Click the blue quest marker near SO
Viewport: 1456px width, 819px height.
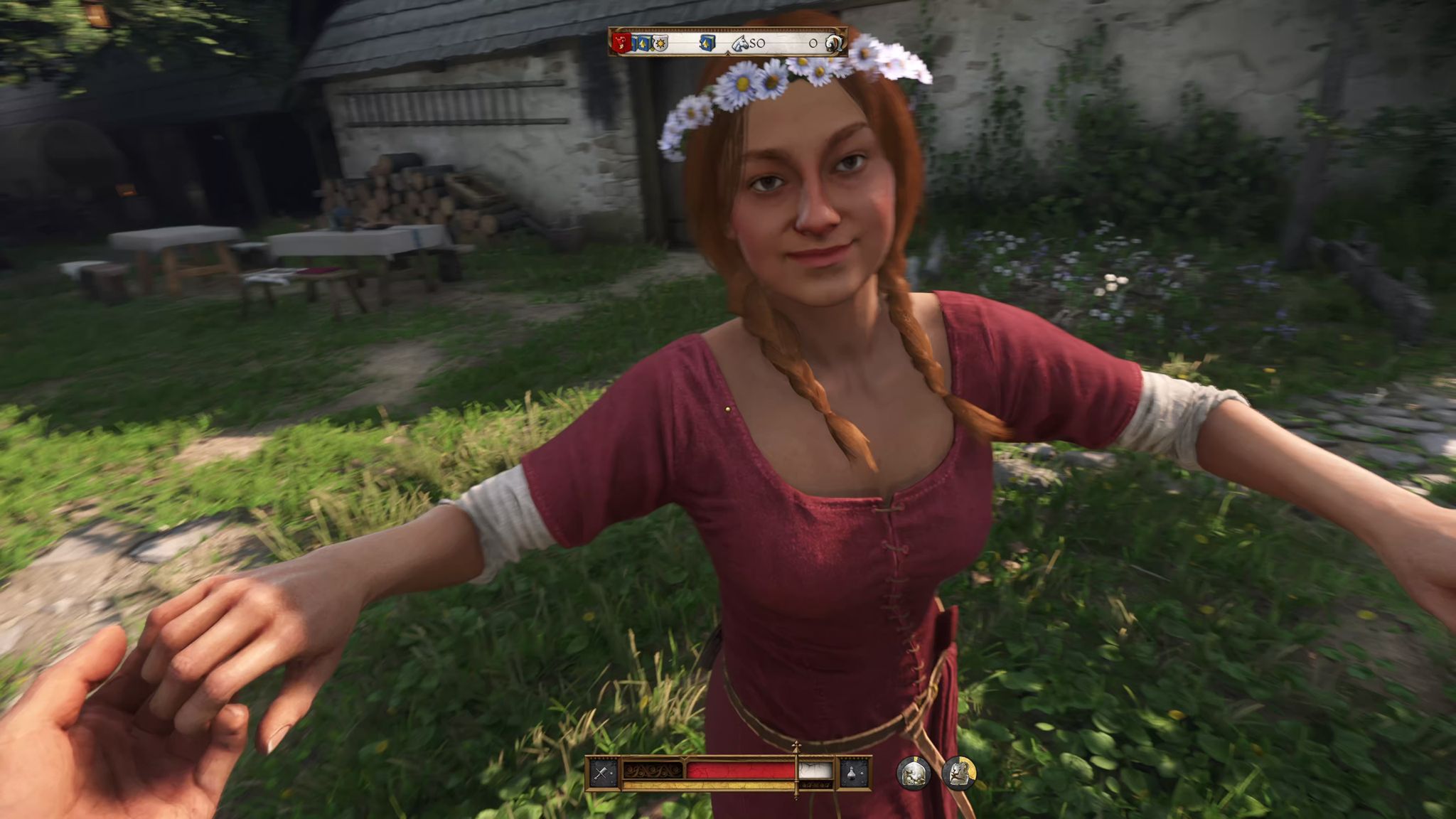706,42
